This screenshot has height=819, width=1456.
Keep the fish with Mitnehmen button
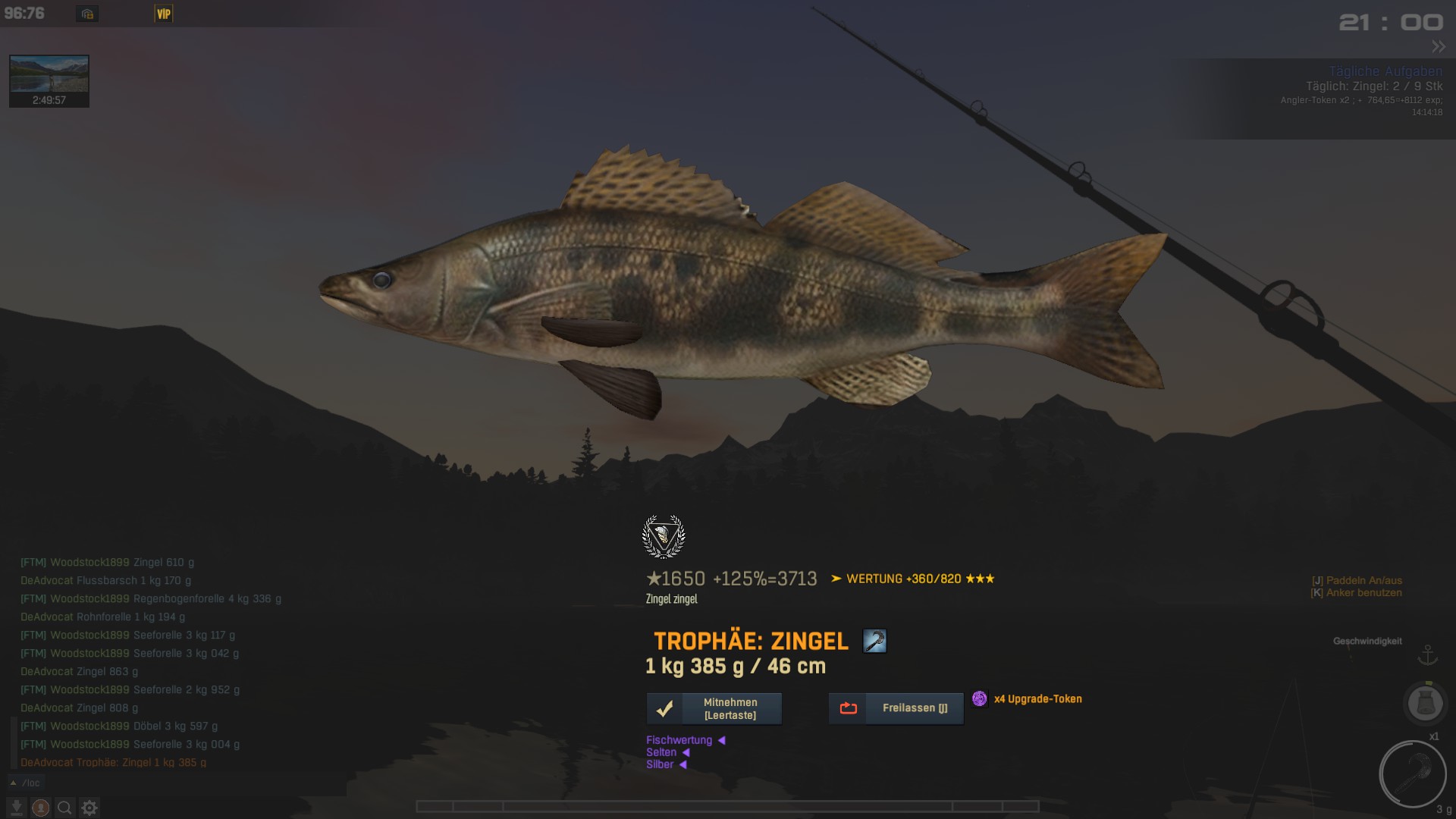(x=714, y=708)
